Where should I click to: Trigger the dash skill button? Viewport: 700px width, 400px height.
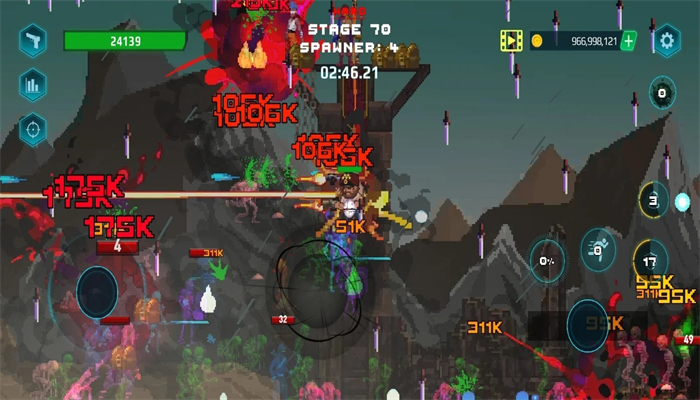[599, 248]
